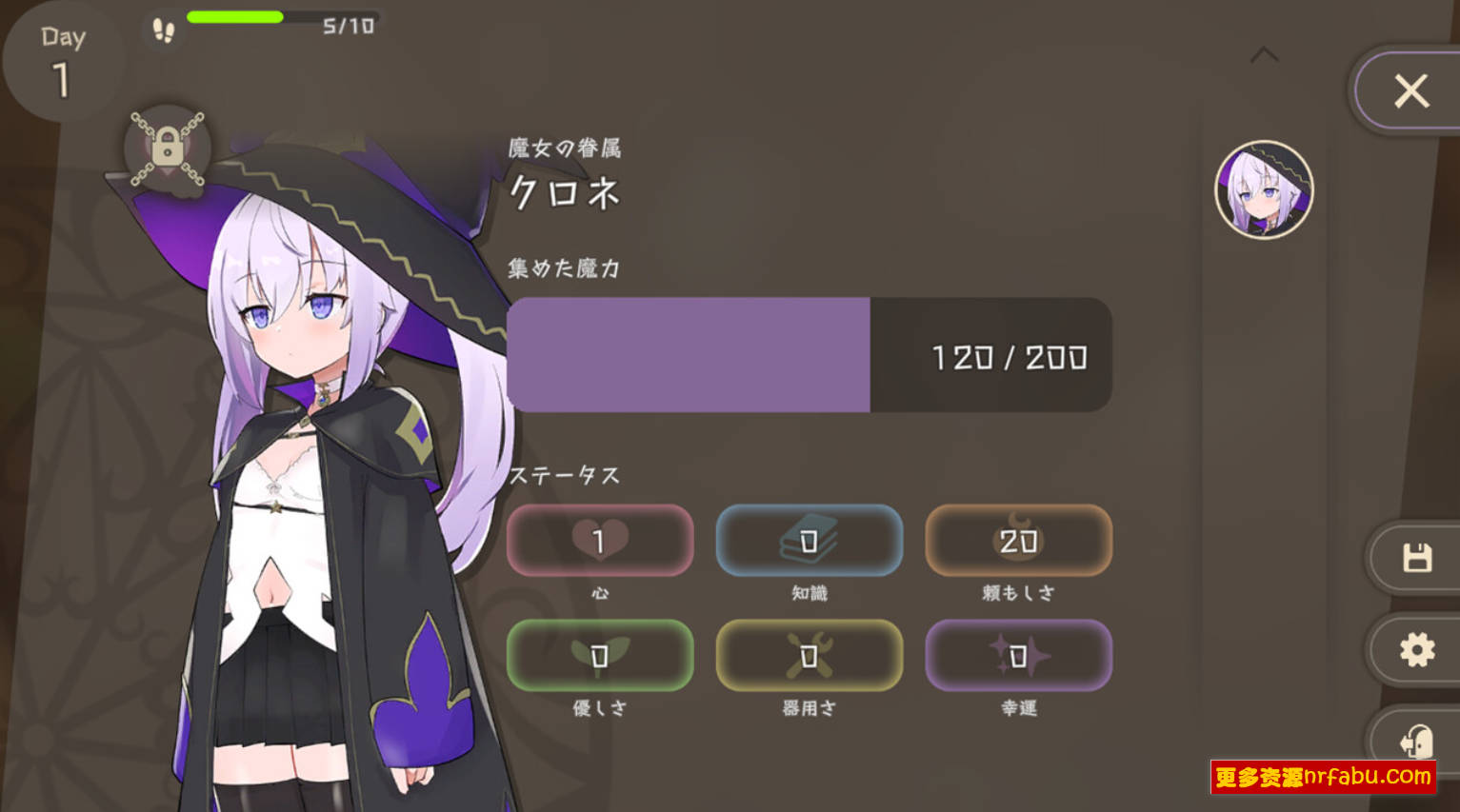Image resolution: width=1460 pixels, height=812 pixels.
Task: Click the book icon on the 知識 stat
Action: 809,540
